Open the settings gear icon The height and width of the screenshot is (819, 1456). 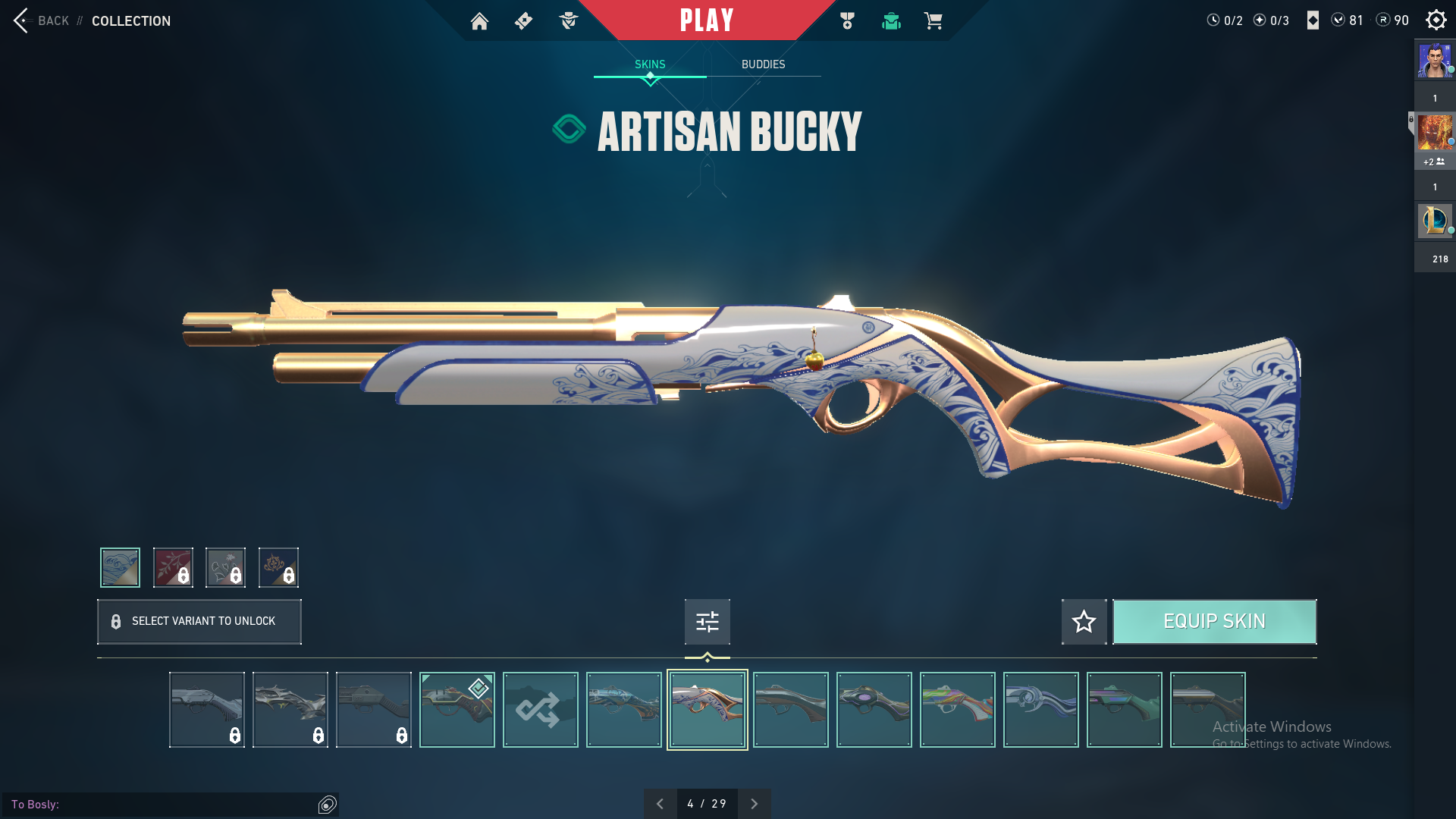[x=1436, y=20]
